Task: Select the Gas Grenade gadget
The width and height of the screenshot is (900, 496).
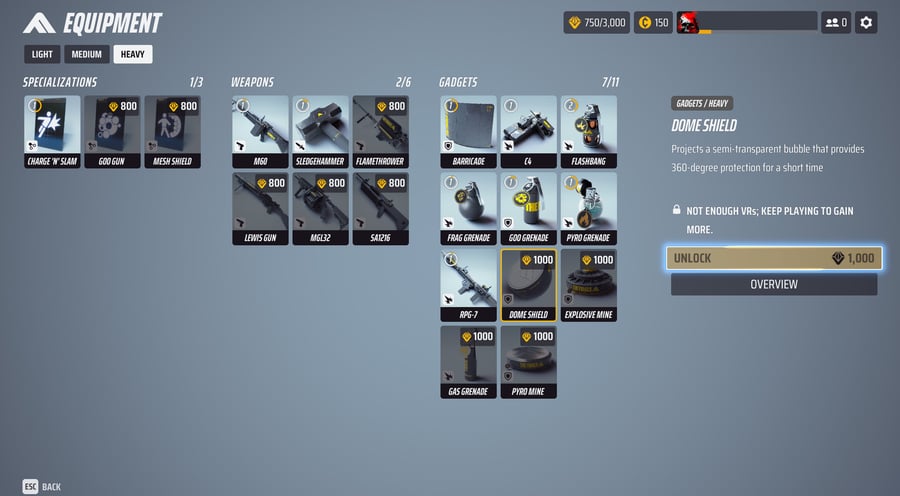Action: [468, 361]
